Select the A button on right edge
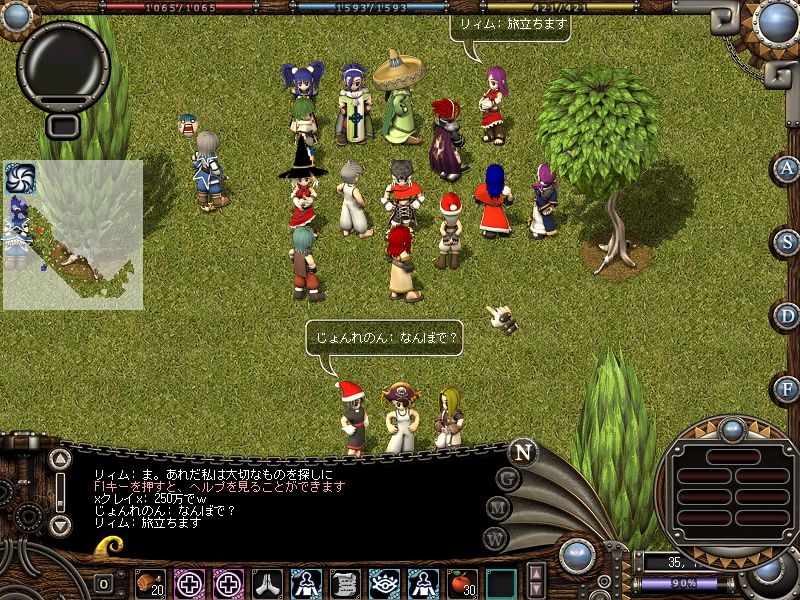Screen dimensions: 800x600 (788, 168)
